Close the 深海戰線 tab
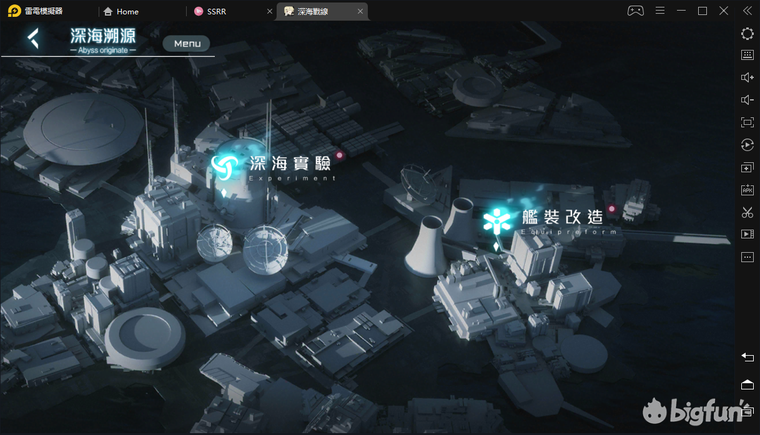Viewport: 760px width, 435px height. pos(361,11)
